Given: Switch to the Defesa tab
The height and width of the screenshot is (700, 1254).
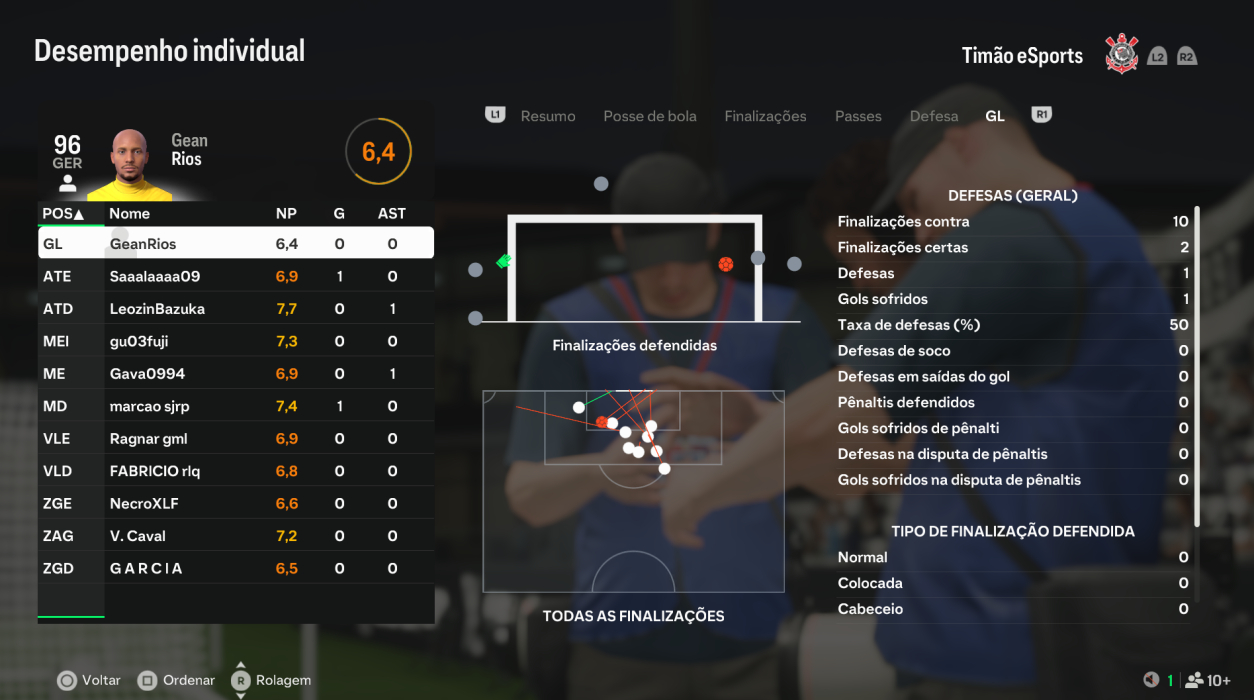Looking at the screenshot, I should pyautogui.click(x=934, y=116).
